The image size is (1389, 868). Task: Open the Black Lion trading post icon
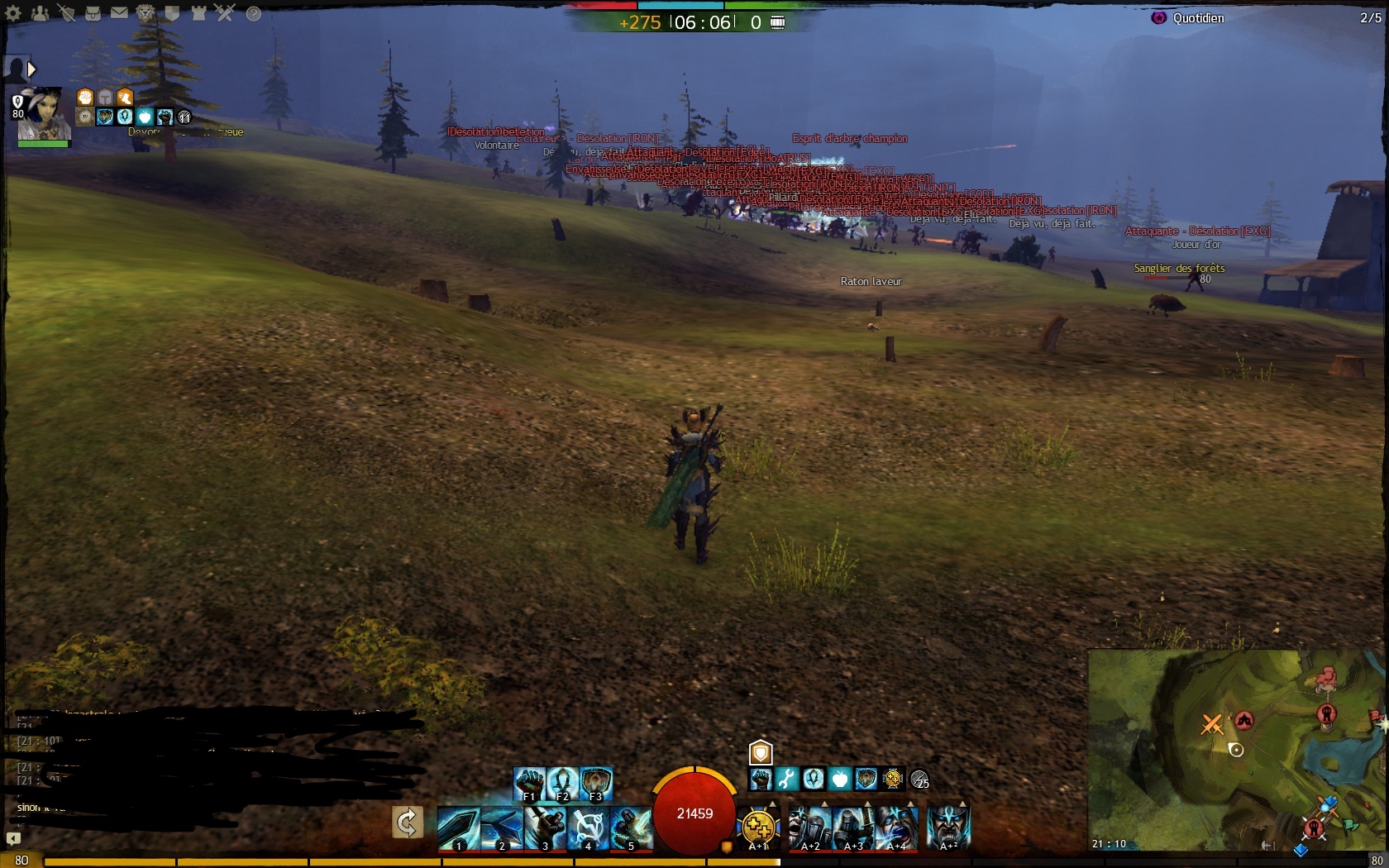coord(146,13)
